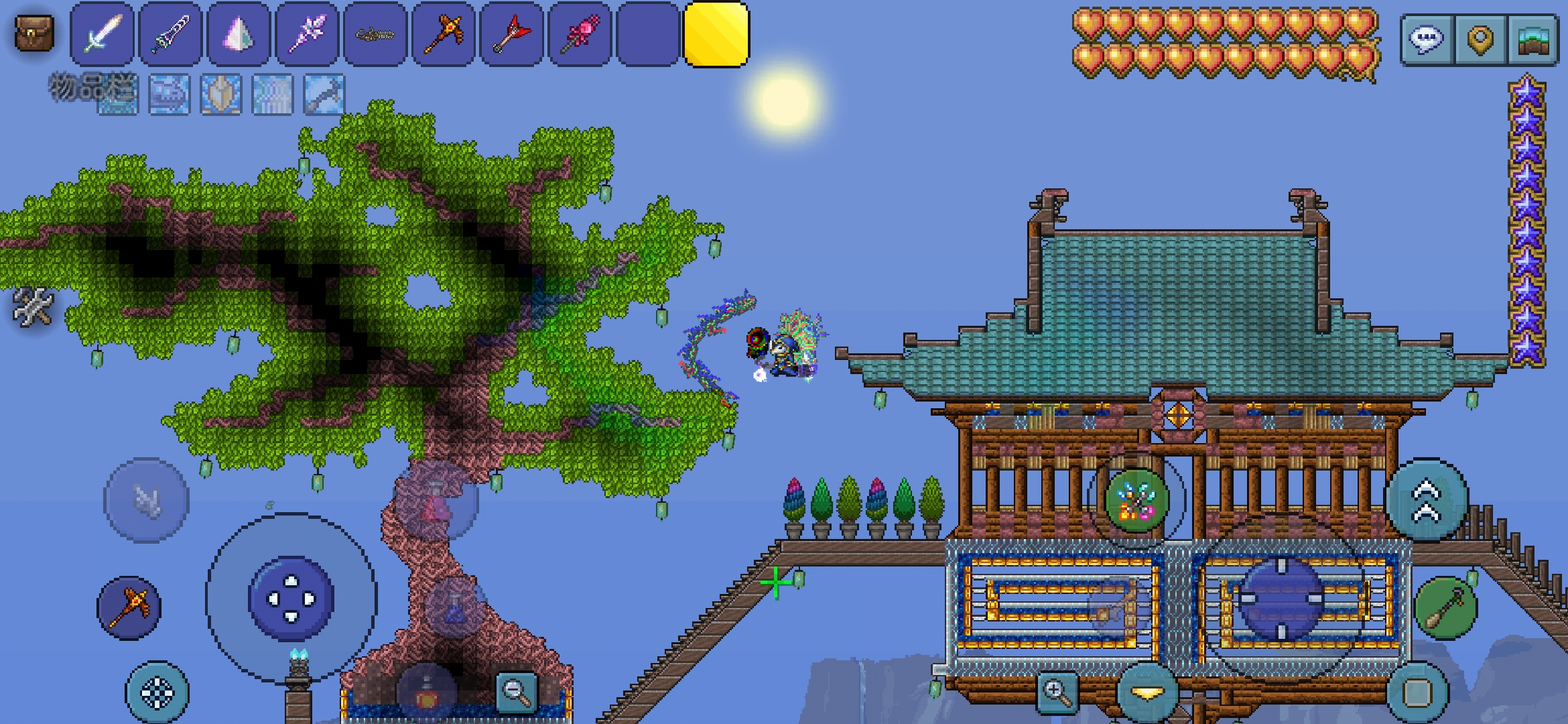
Task: Tap the pickaxe quick-use button
Action: click(x=129, y=607)
